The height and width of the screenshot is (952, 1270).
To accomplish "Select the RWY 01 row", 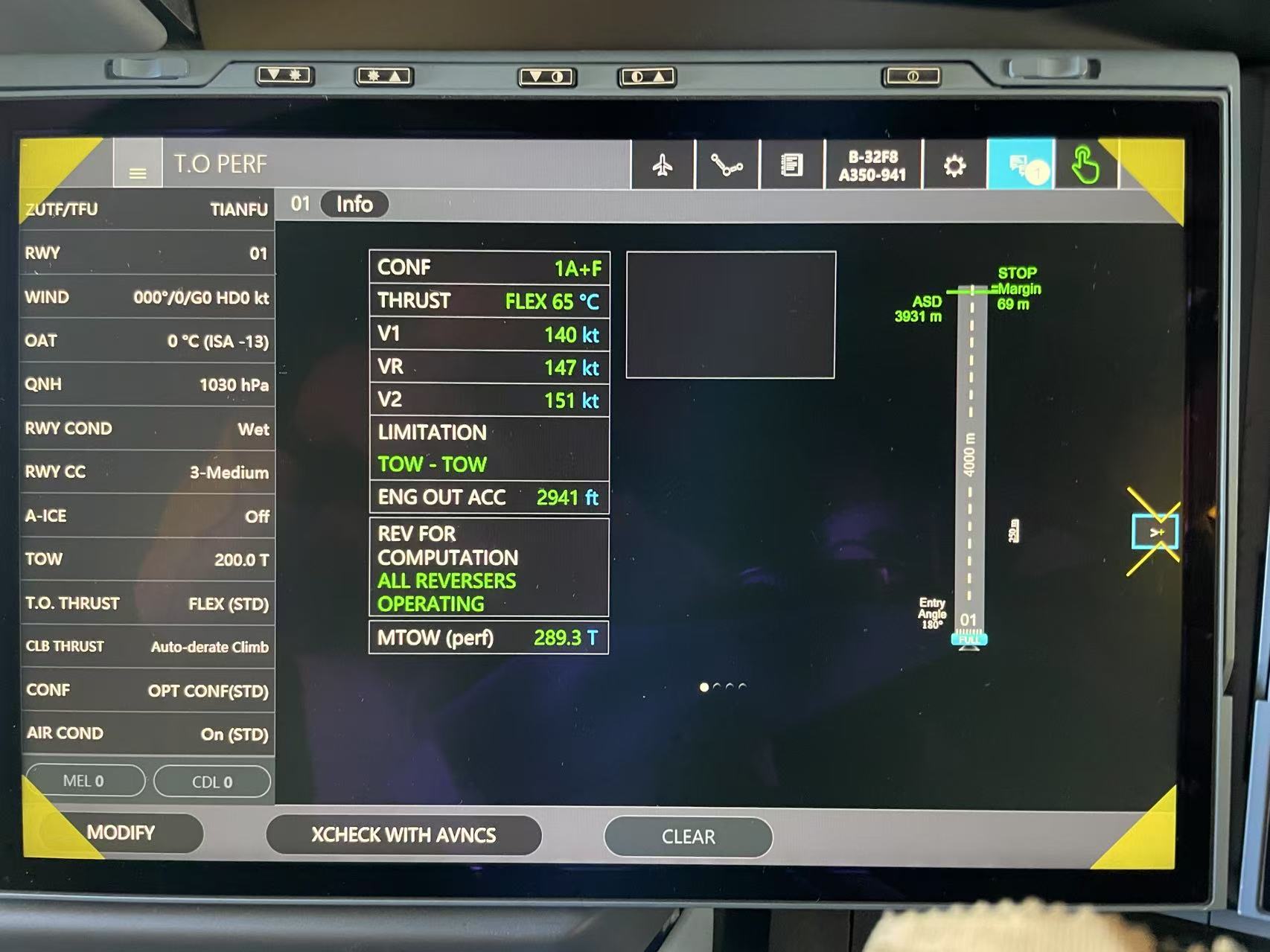I will click(x=147, y=253).
